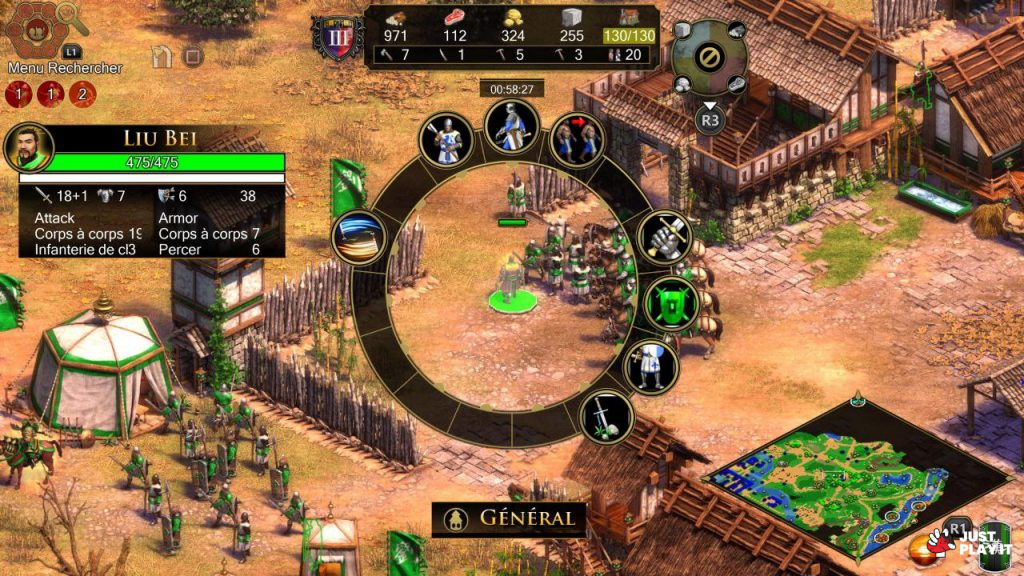Activate the blue swirl ability on wheel
The height and width of the screenshot is (576, 1024).
pos(359,238)
